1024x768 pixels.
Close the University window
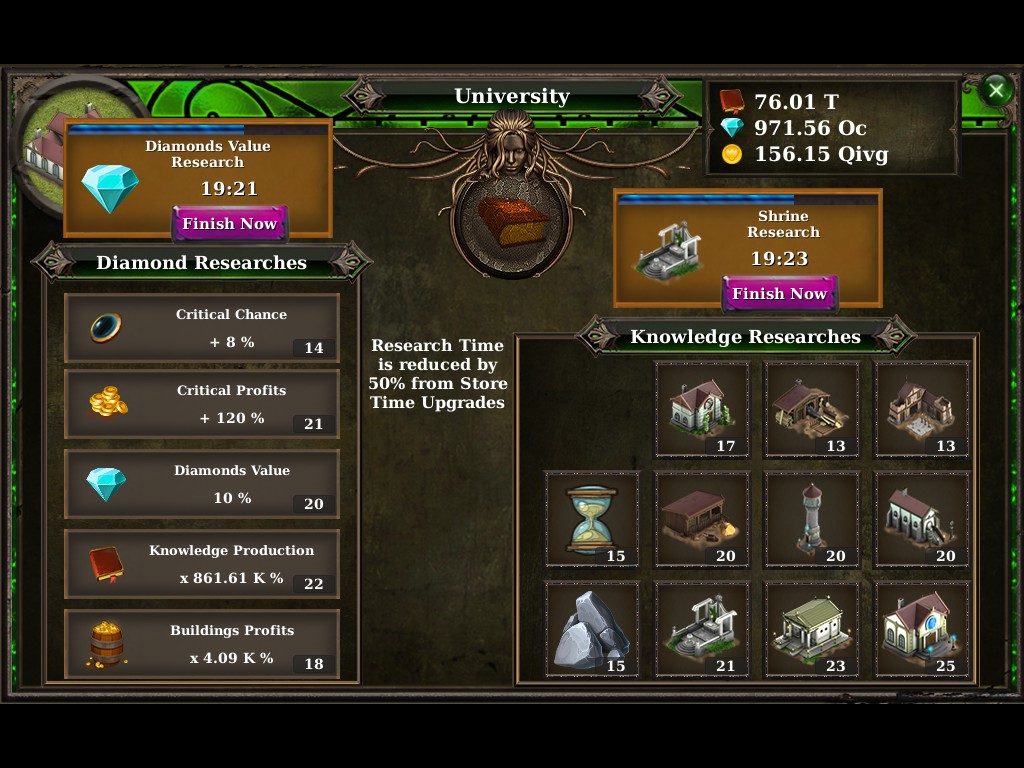tap(995, 91)
